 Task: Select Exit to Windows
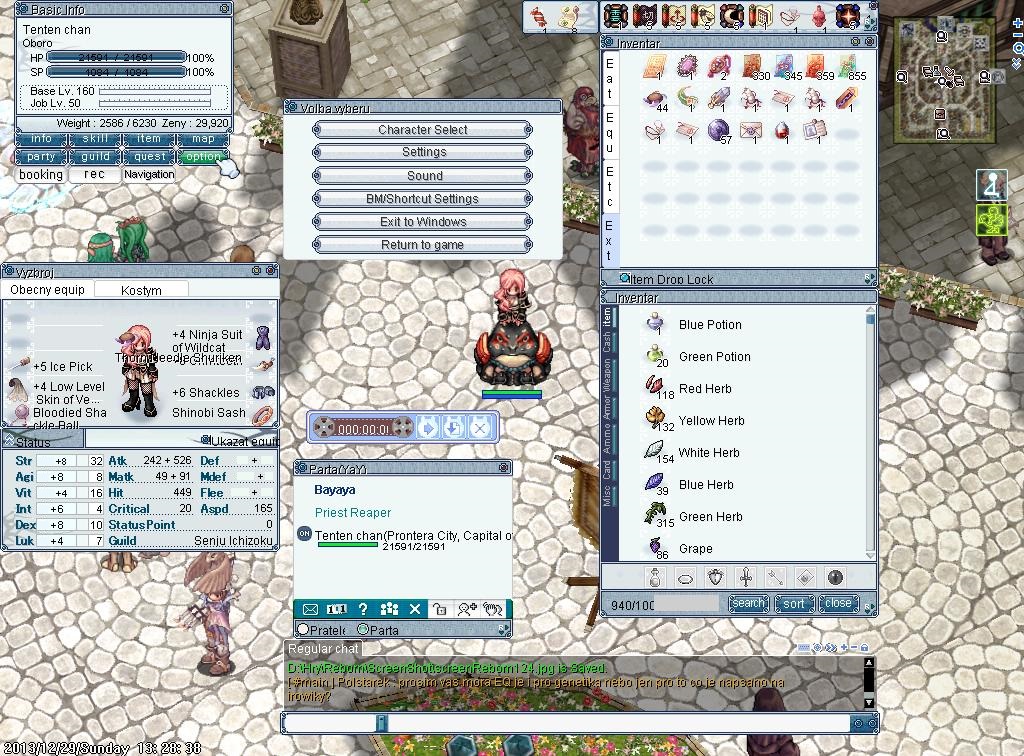(x=423, y=222)
